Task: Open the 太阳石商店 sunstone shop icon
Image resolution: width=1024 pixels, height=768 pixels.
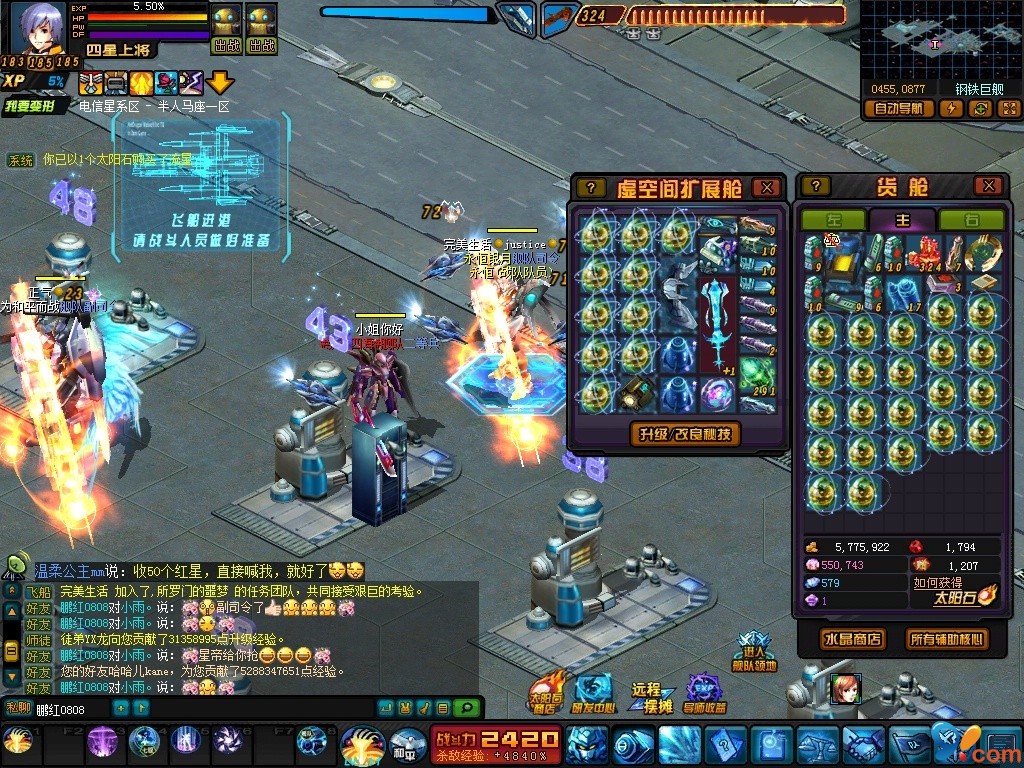Action: (546, 692)
